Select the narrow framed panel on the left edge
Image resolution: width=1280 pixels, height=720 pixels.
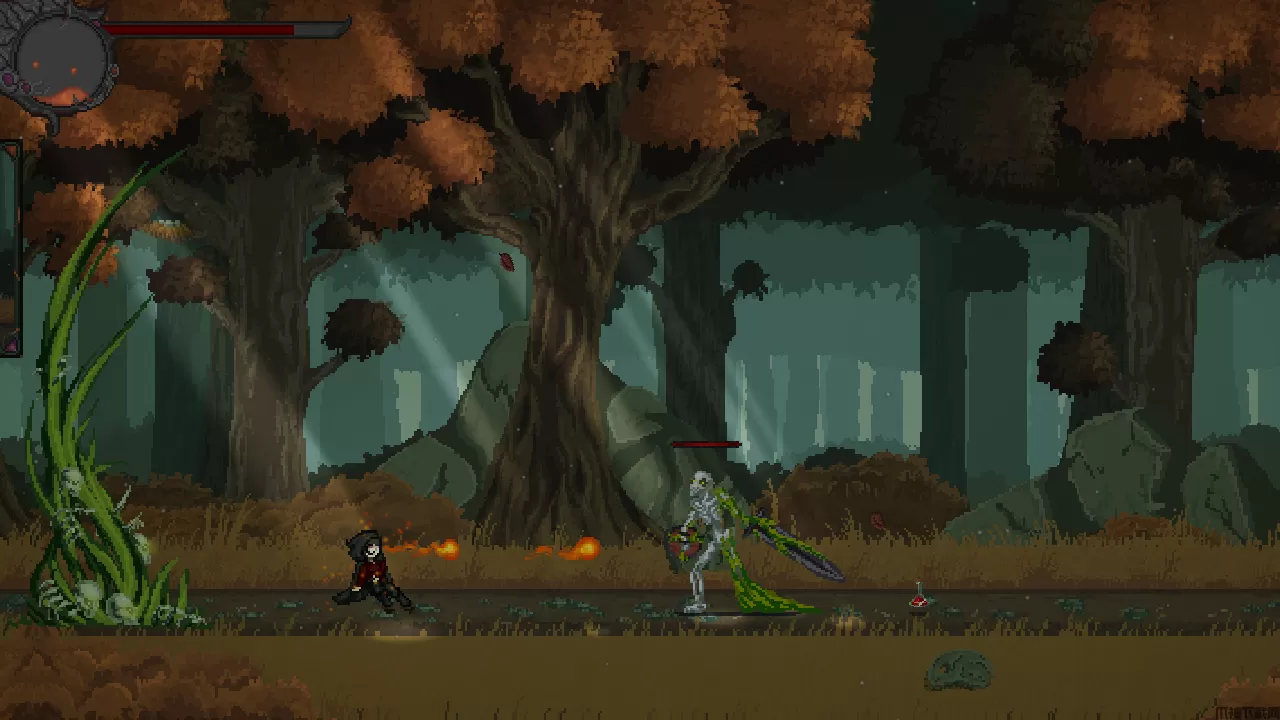[x=10, y=247]
